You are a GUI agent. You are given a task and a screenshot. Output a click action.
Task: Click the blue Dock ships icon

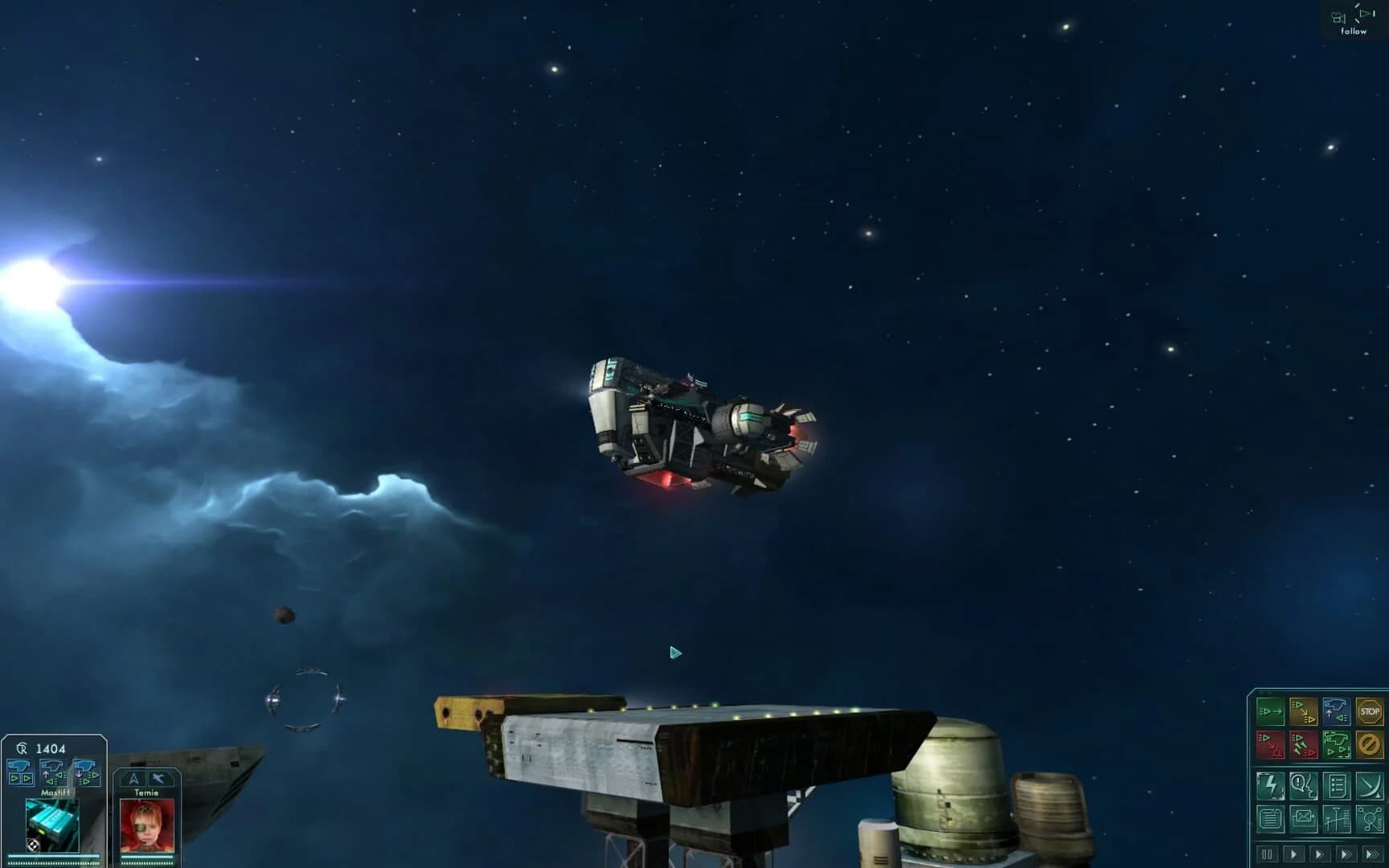point(1337,710)
